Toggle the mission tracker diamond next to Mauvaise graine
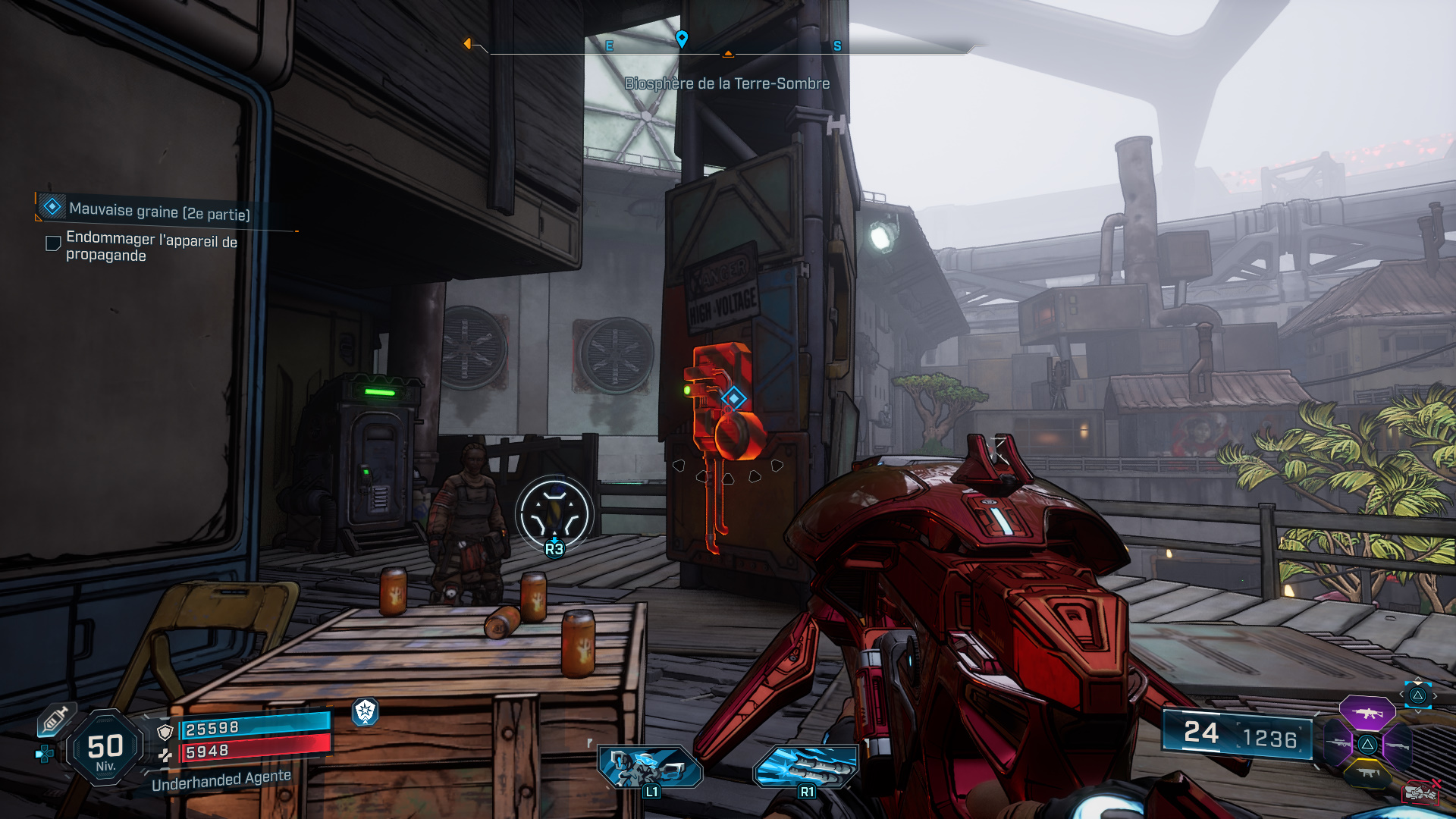This screenshot has width=1456, height=819. point(50,206)
